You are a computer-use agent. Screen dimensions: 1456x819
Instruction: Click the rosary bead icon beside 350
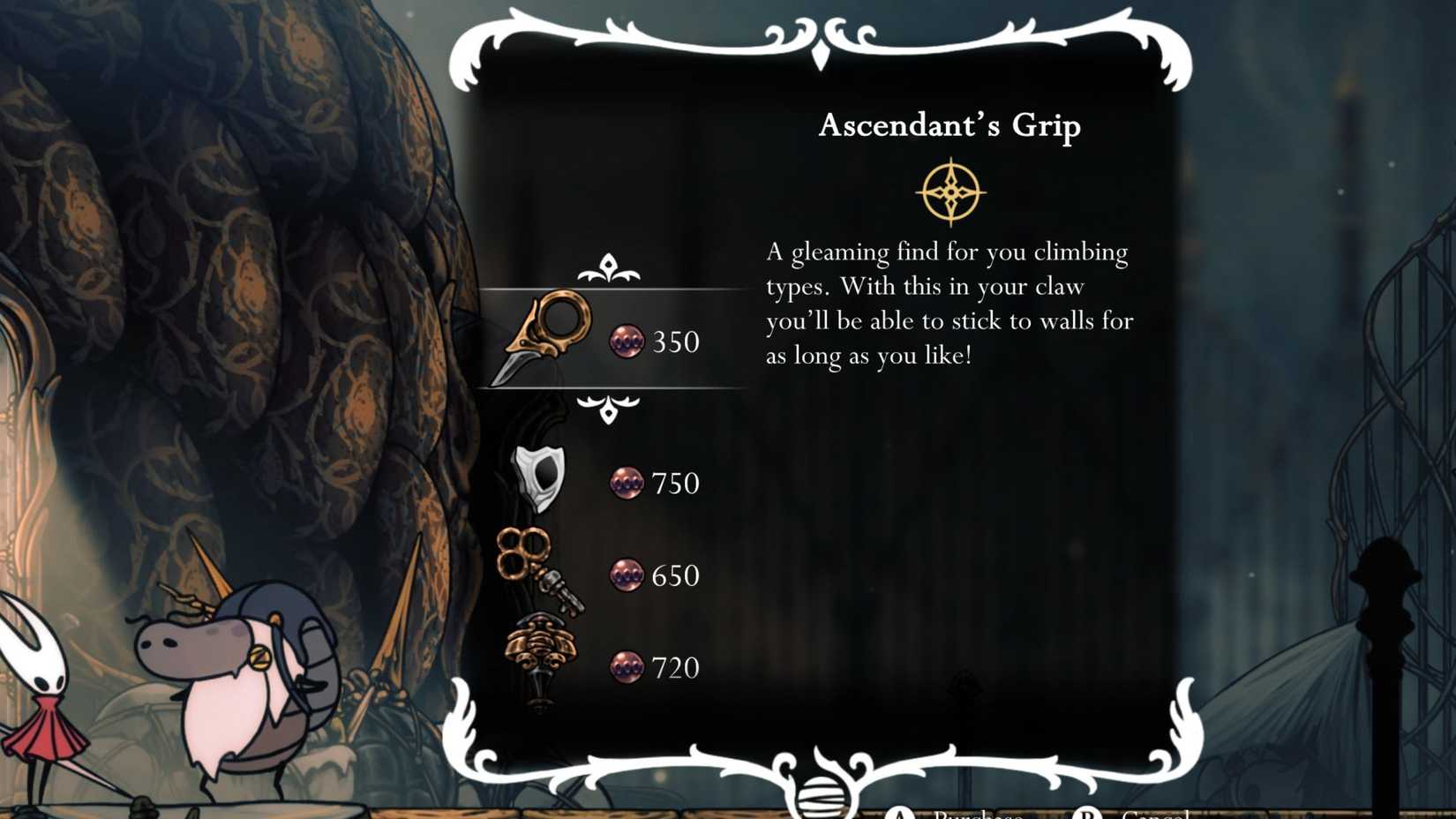tap(628, 342)
